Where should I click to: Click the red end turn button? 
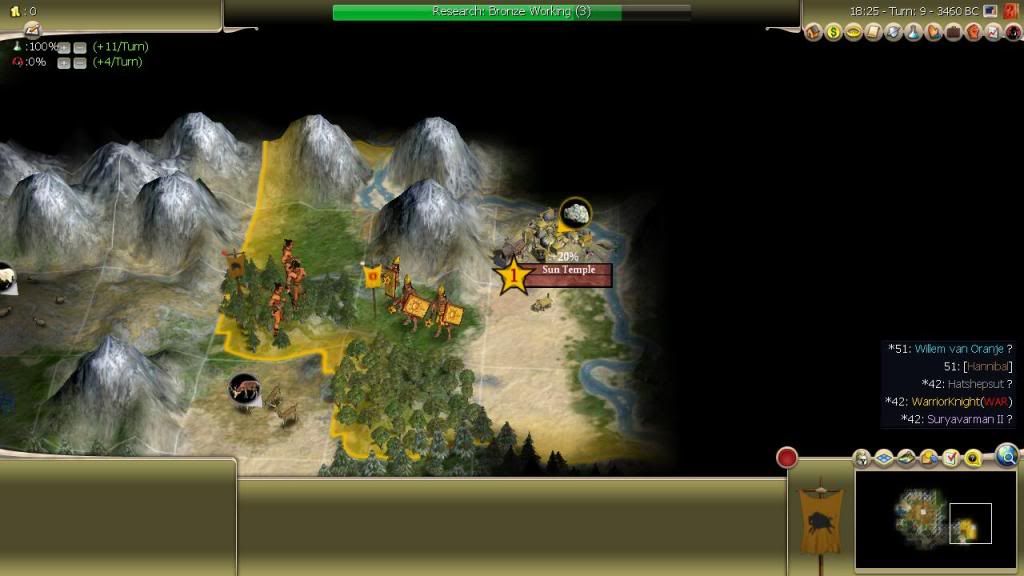click(787, 458)
